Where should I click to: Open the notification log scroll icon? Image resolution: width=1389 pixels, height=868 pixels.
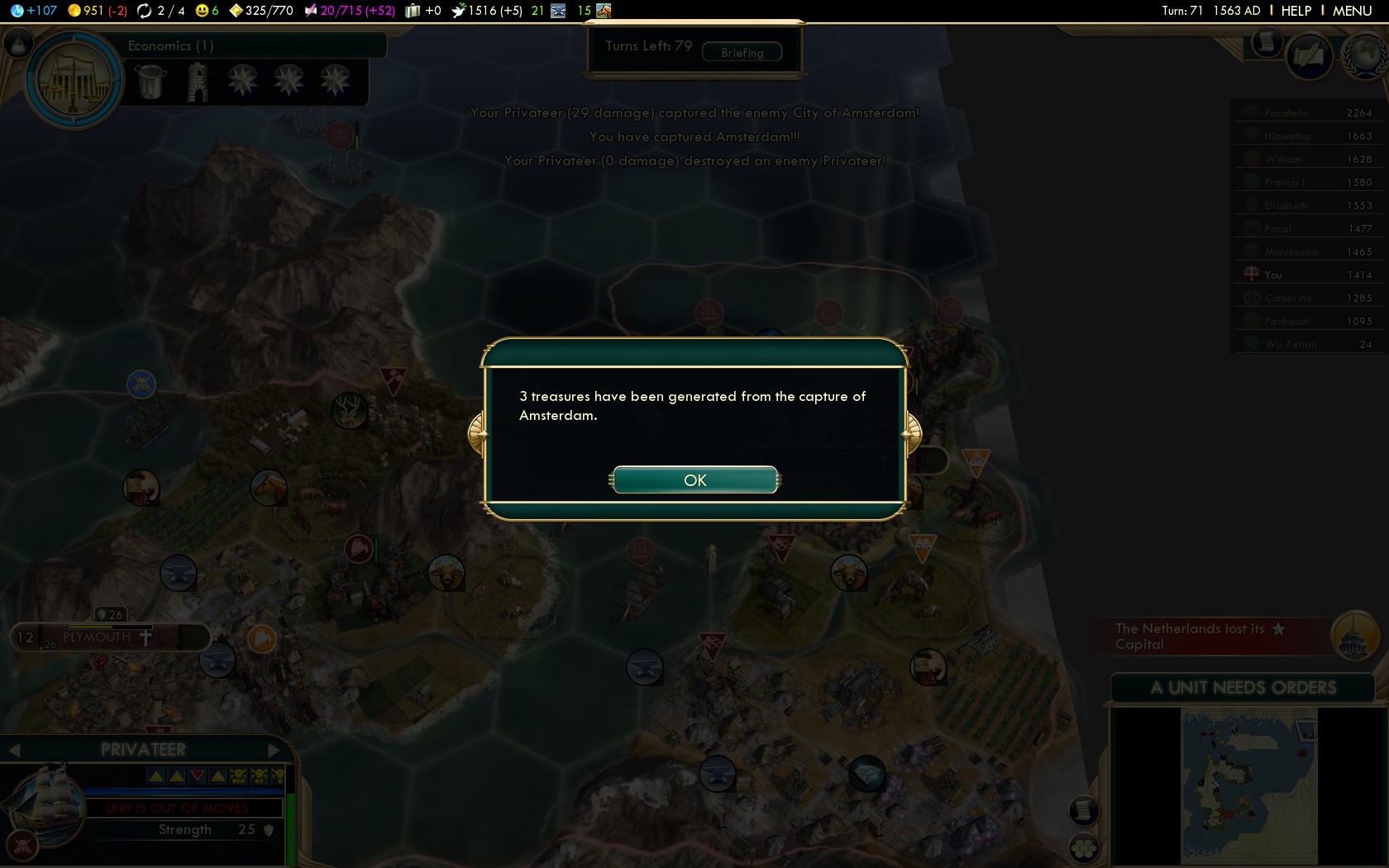[1265, 43]
